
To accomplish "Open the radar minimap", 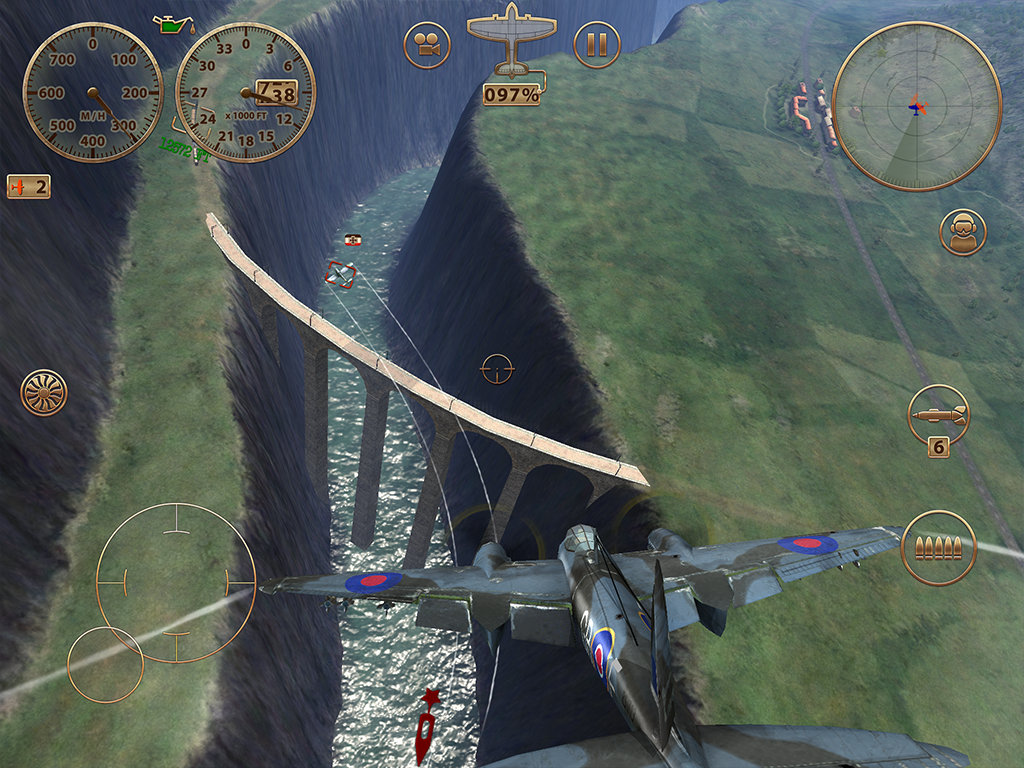I will point(916,105).
